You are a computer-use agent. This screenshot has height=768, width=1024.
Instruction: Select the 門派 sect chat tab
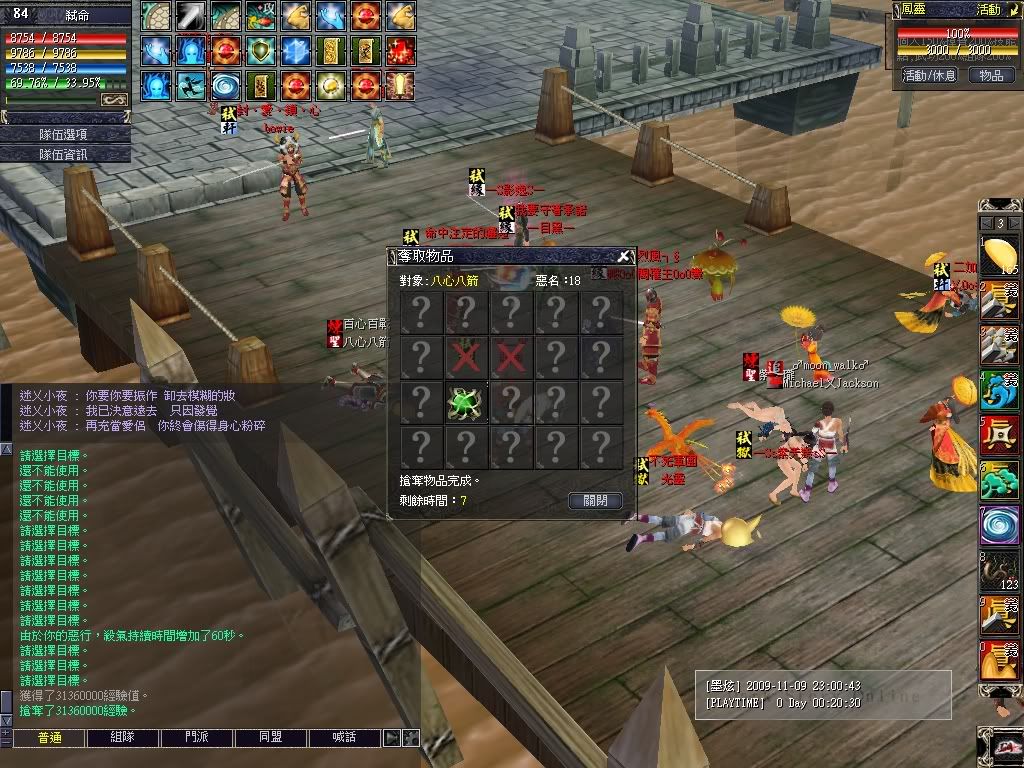pyautogui.click(x=197, y=738)
